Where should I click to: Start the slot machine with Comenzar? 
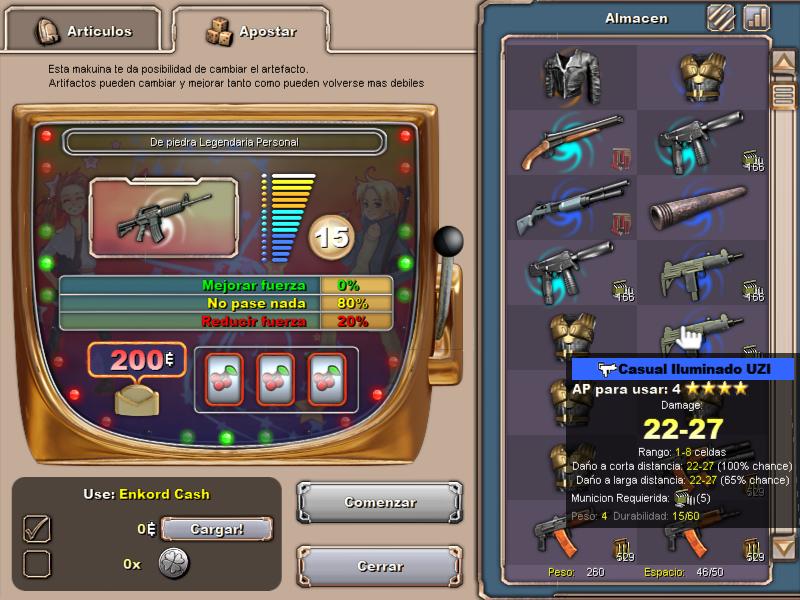point(380,502)
